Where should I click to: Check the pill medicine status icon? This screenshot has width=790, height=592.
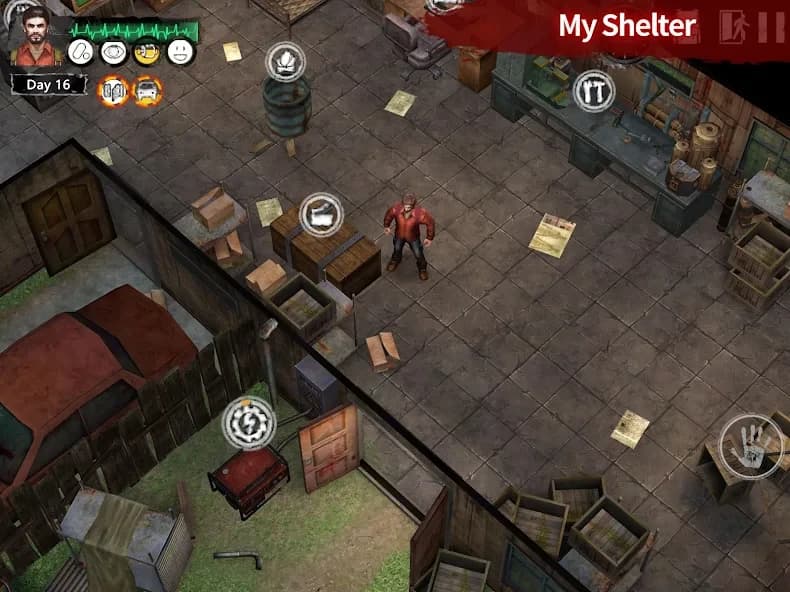click(x=83, y=52)
